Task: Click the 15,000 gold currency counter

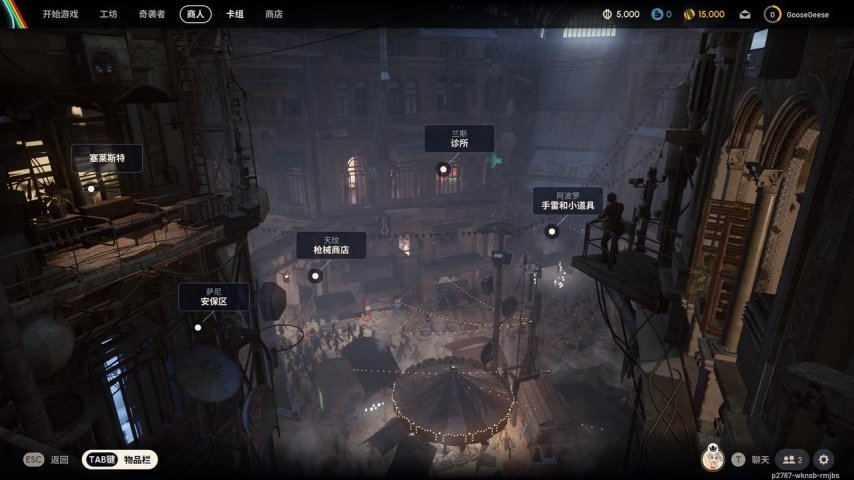Action: [x=704, y=15]
